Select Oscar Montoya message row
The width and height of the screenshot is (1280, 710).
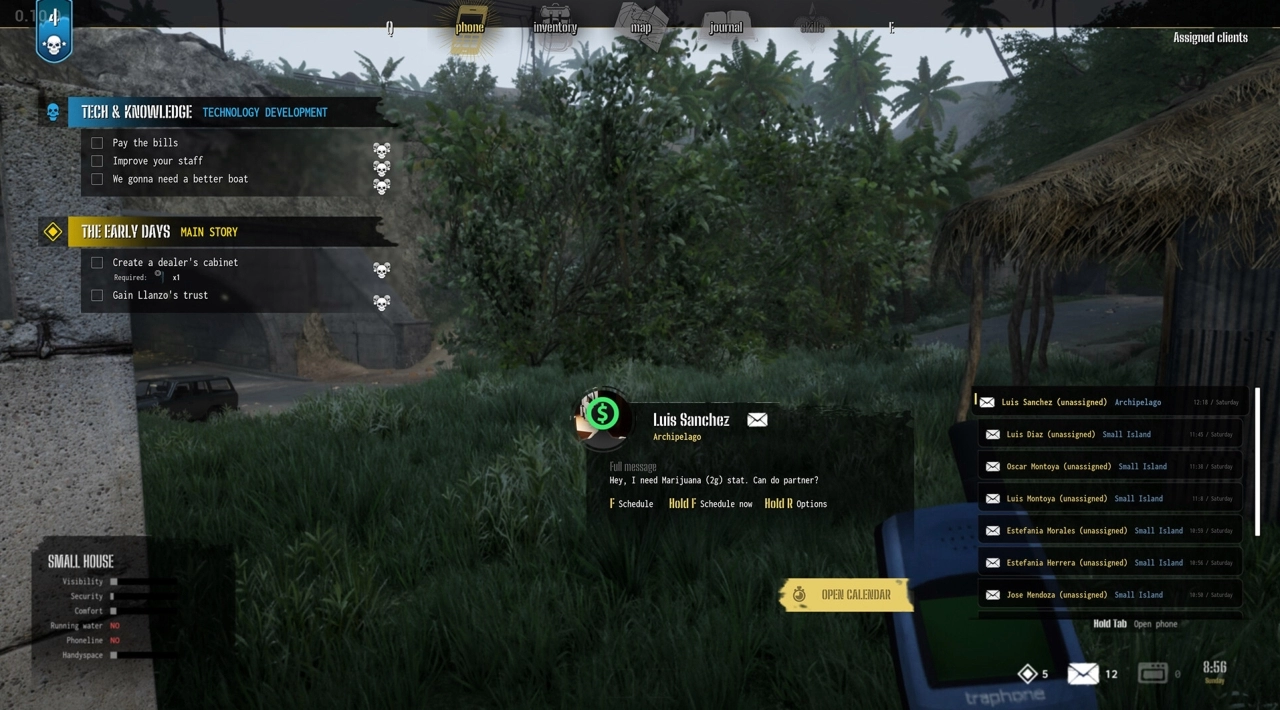pyautogui.click(x=1109, y=466)
